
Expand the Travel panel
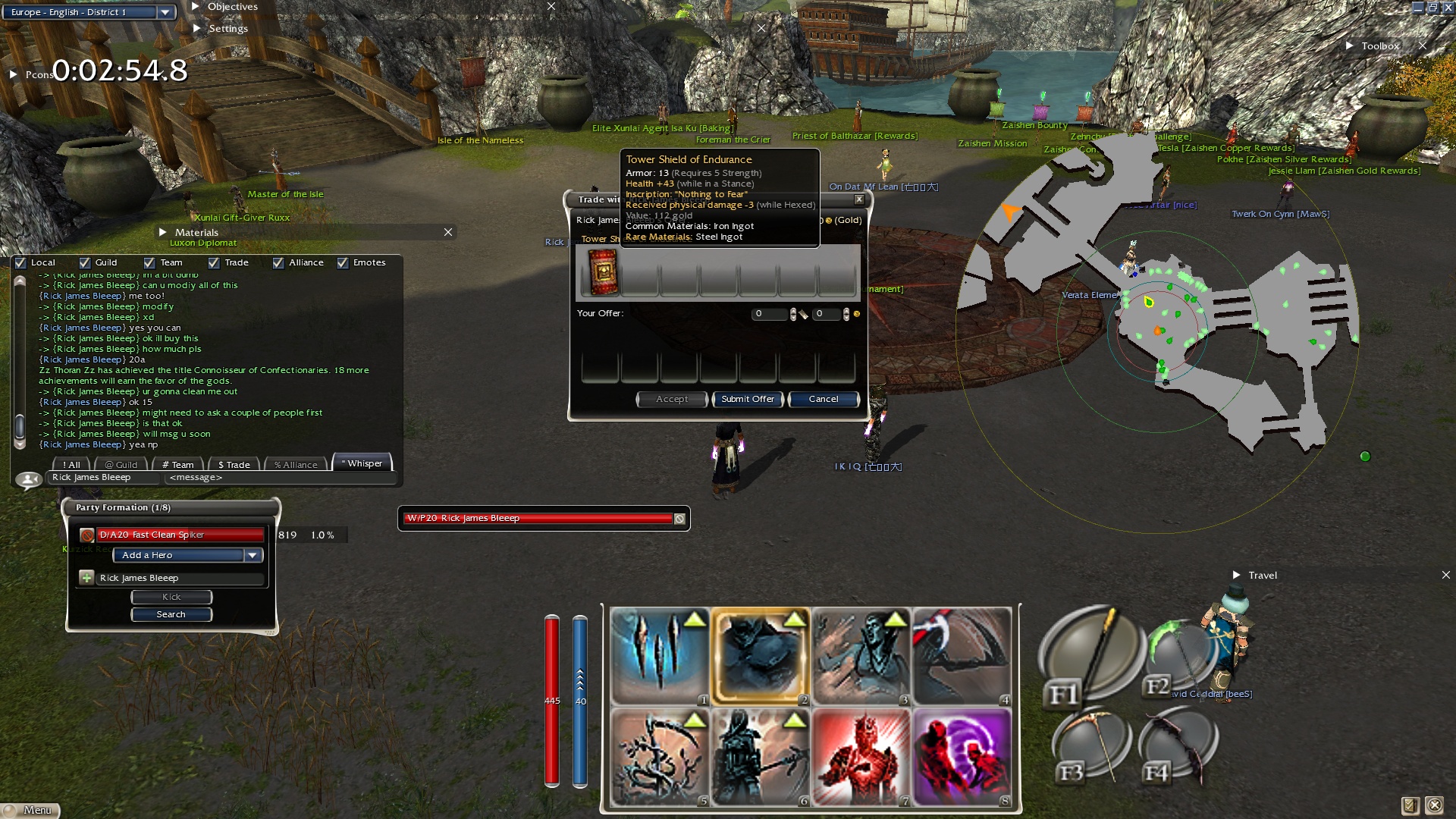pyautogui.click(x=1237, y=575)
